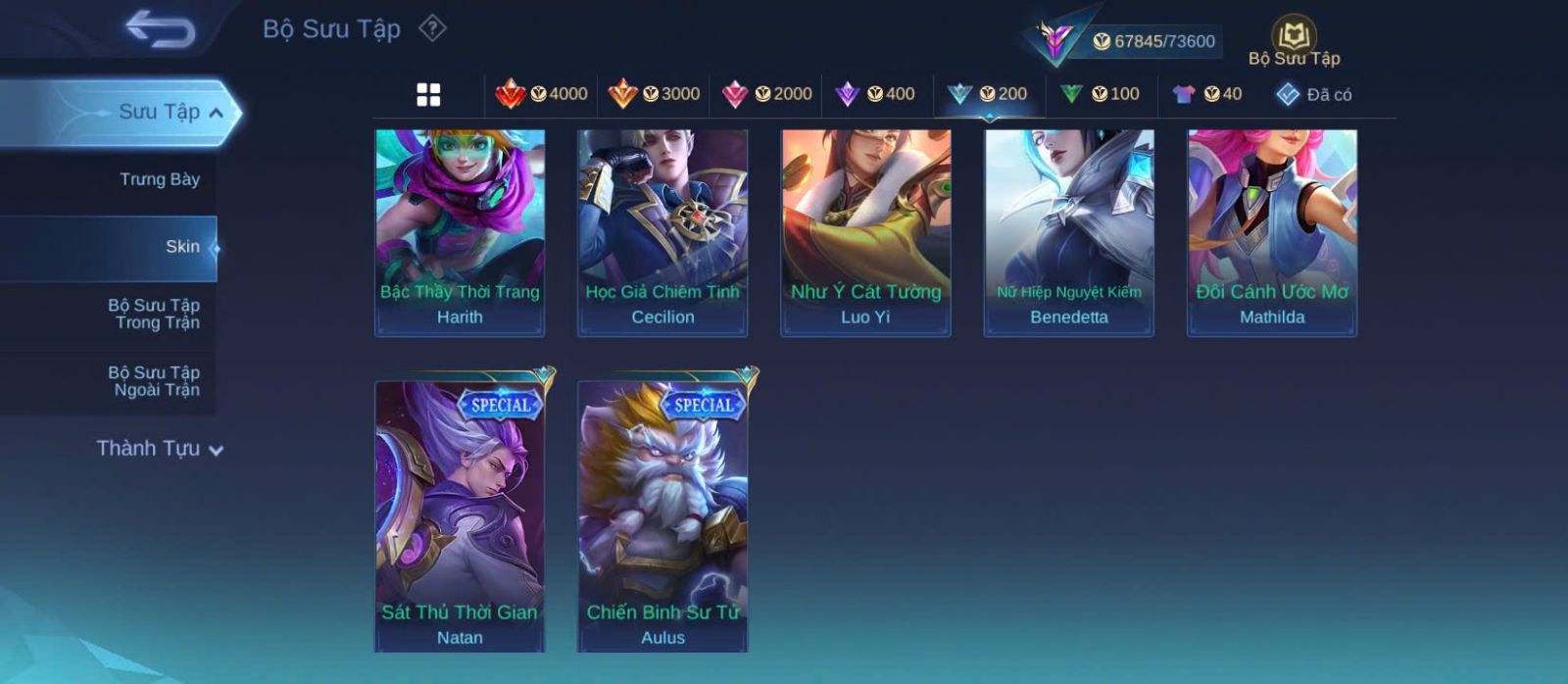
Task: View Natan Sát Thủ Thời Gian skin card
Action: pos(460,514)
